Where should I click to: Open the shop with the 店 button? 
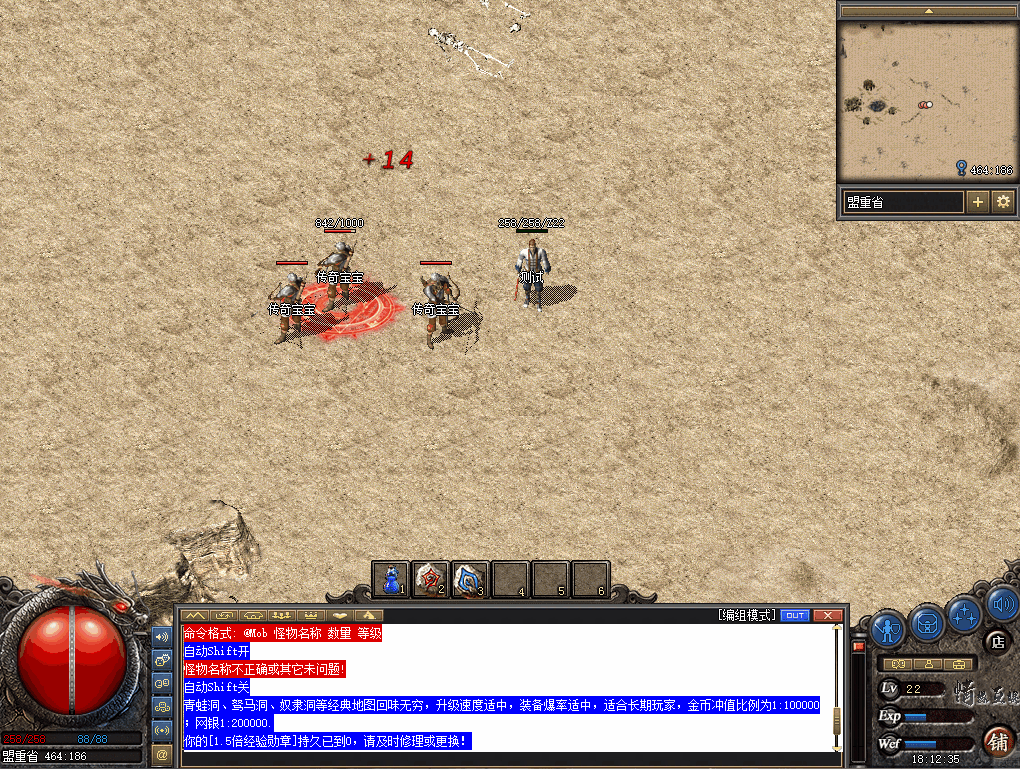tap(996, 641)
